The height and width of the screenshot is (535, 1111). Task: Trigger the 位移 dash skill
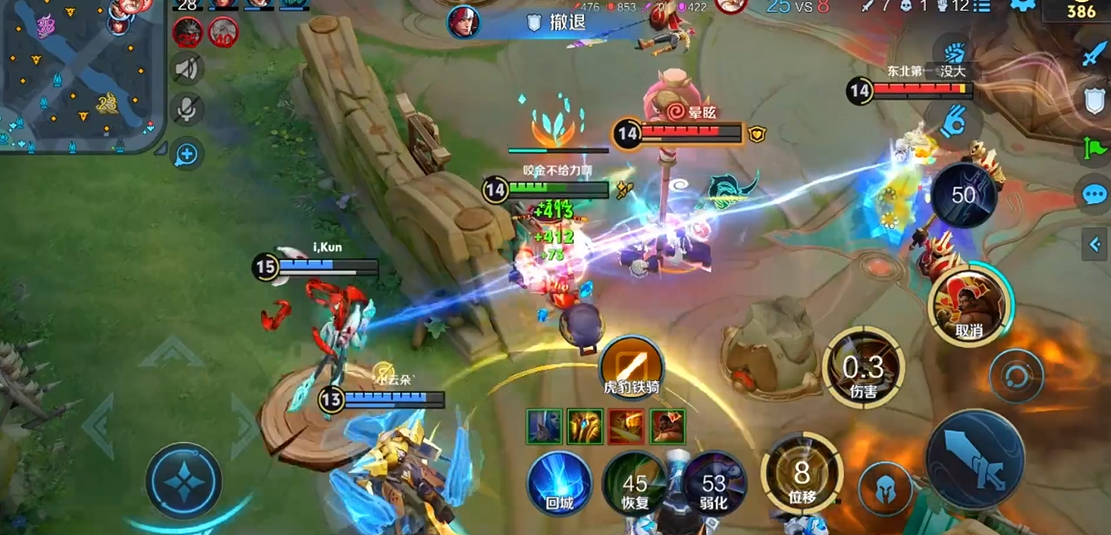(800, 478)
